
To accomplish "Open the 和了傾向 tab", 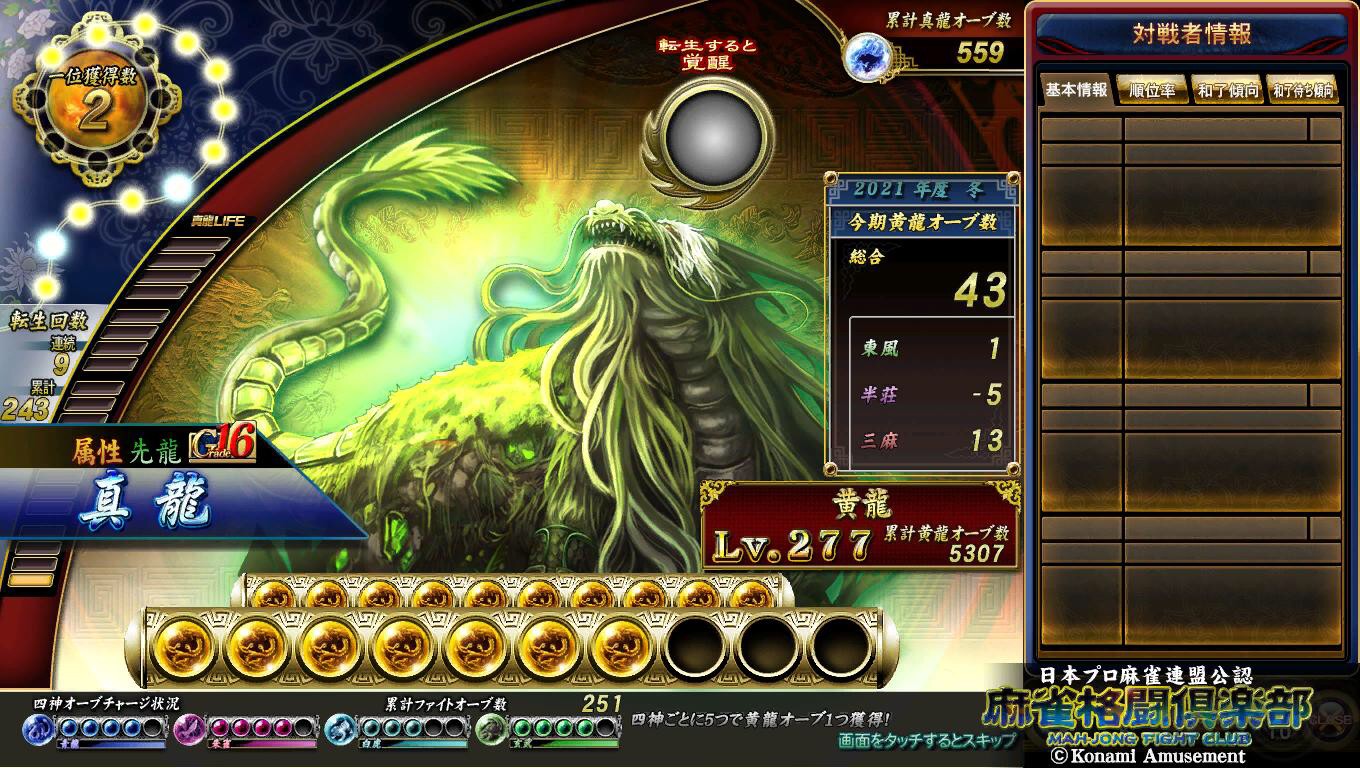I will click(x=1228, y=90).
